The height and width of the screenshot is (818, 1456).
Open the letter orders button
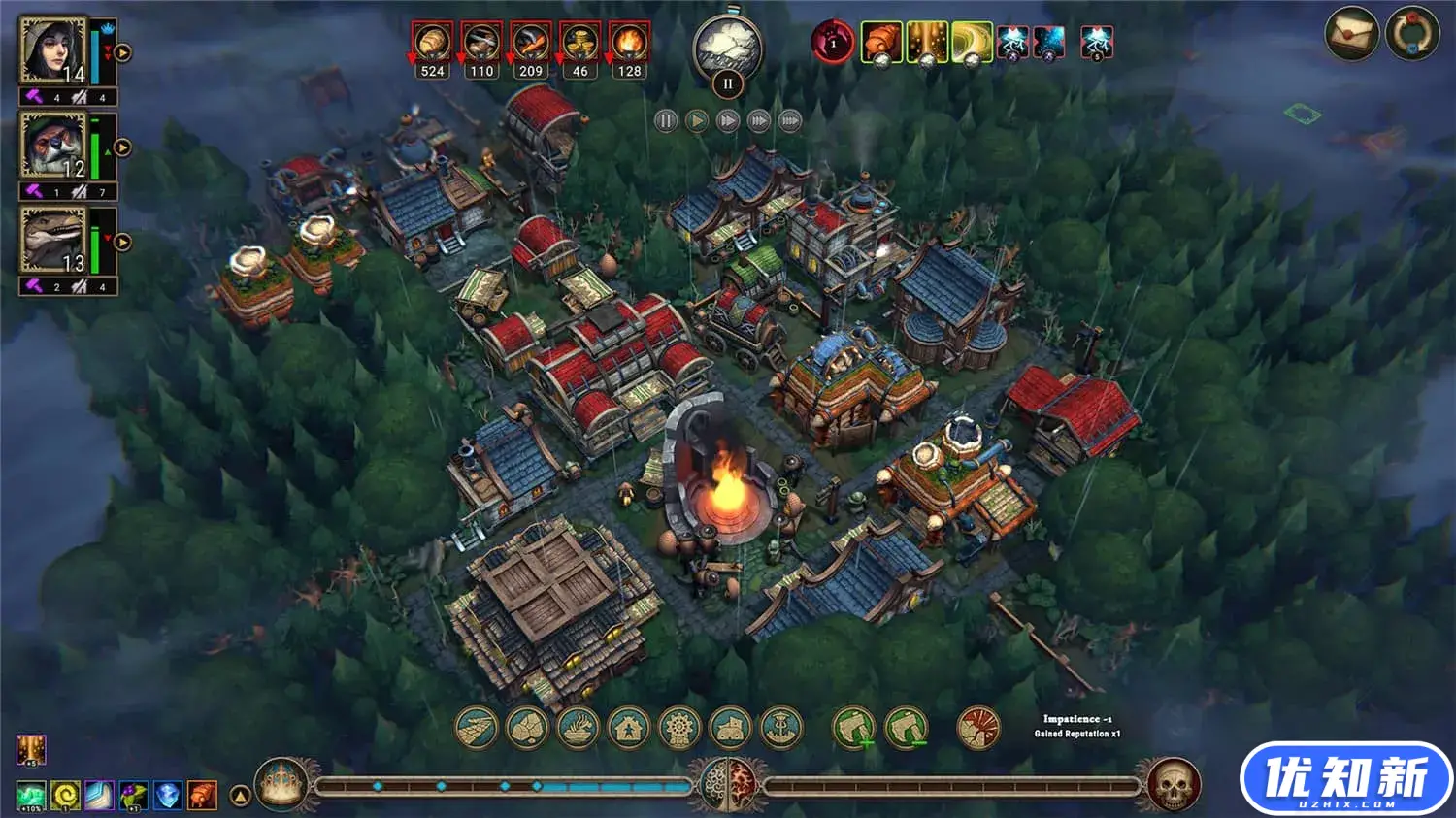(1352, 33)
